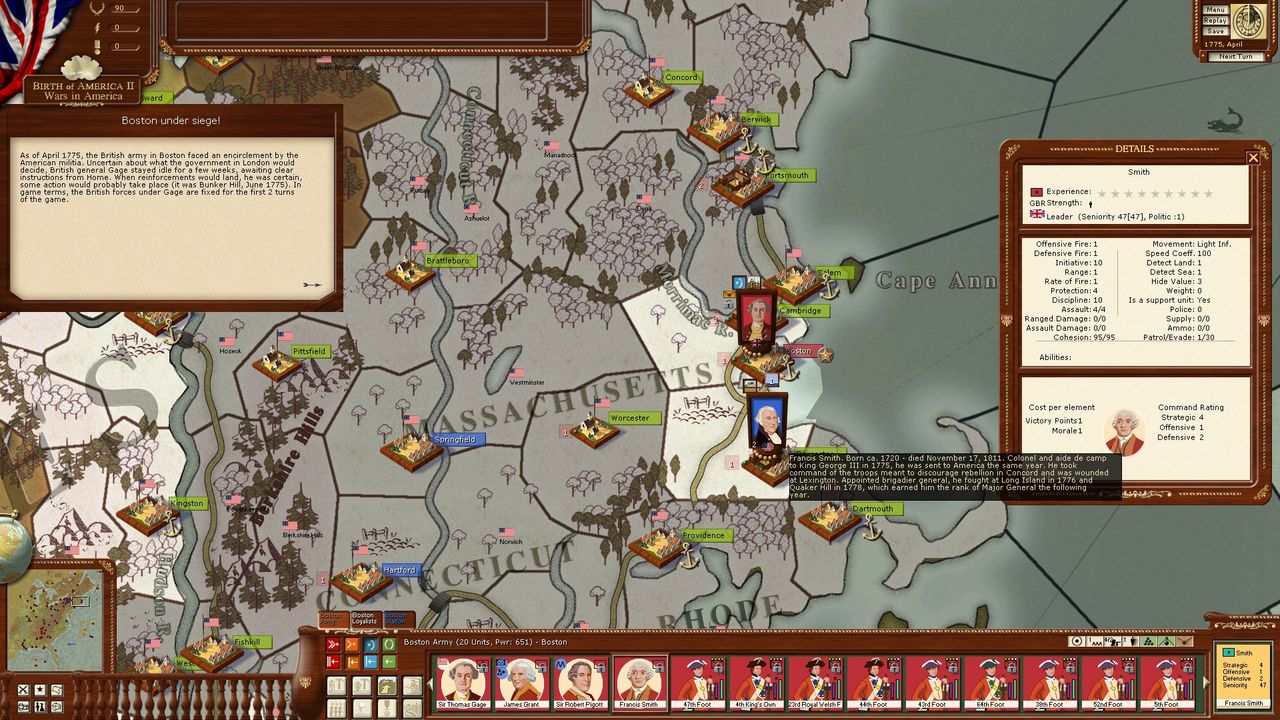Select the James Grant leader card
The image size is (1280, 720).
pos(522,680)
